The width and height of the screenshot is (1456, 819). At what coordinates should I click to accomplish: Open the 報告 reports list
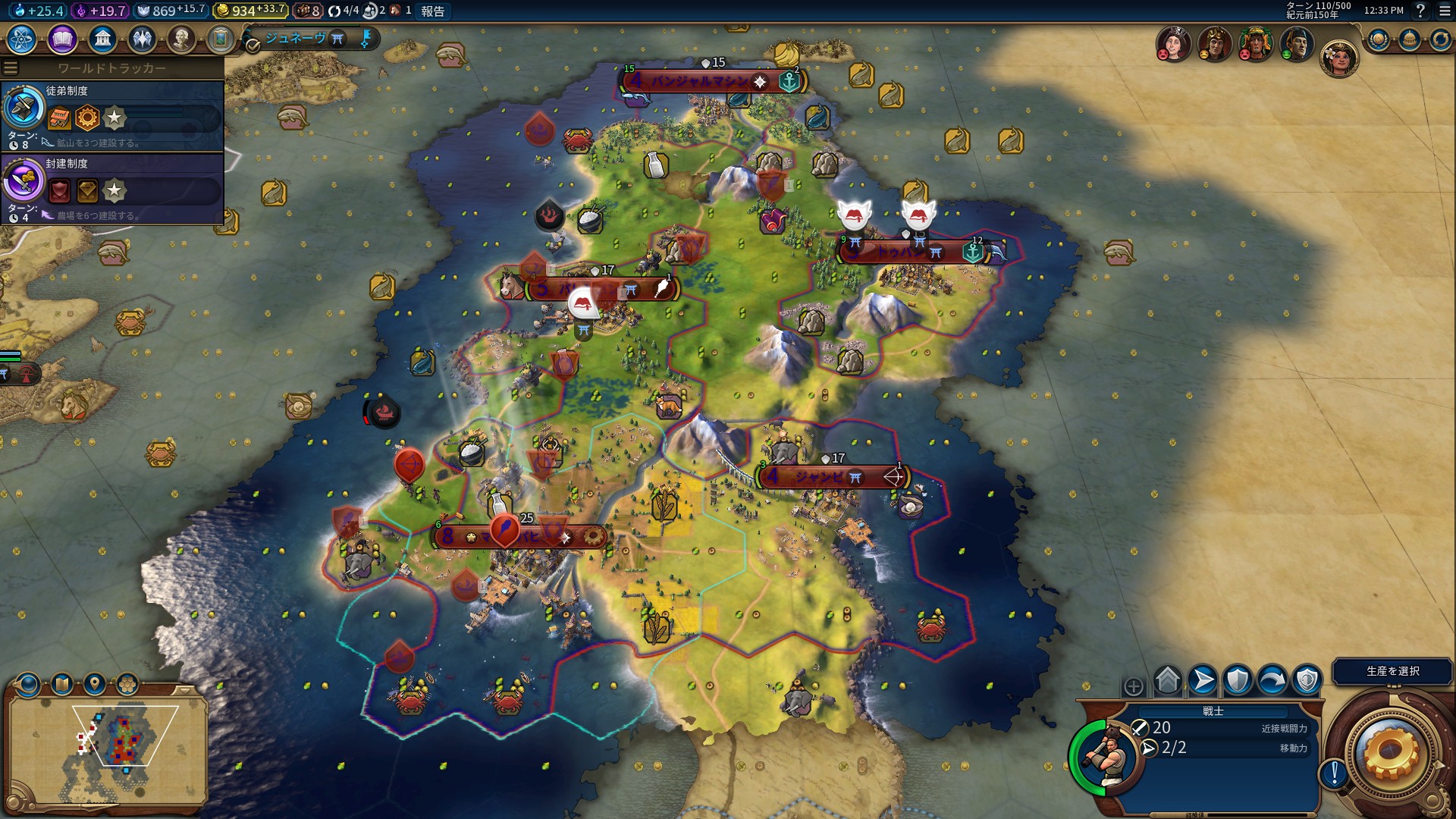tap(433, 11)
